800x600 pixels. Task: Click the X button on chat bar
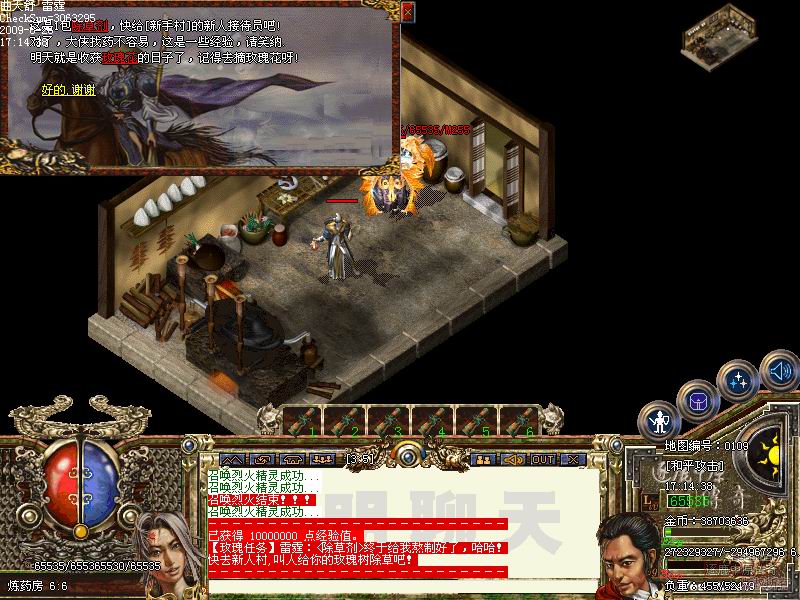[x=573, y=459]
